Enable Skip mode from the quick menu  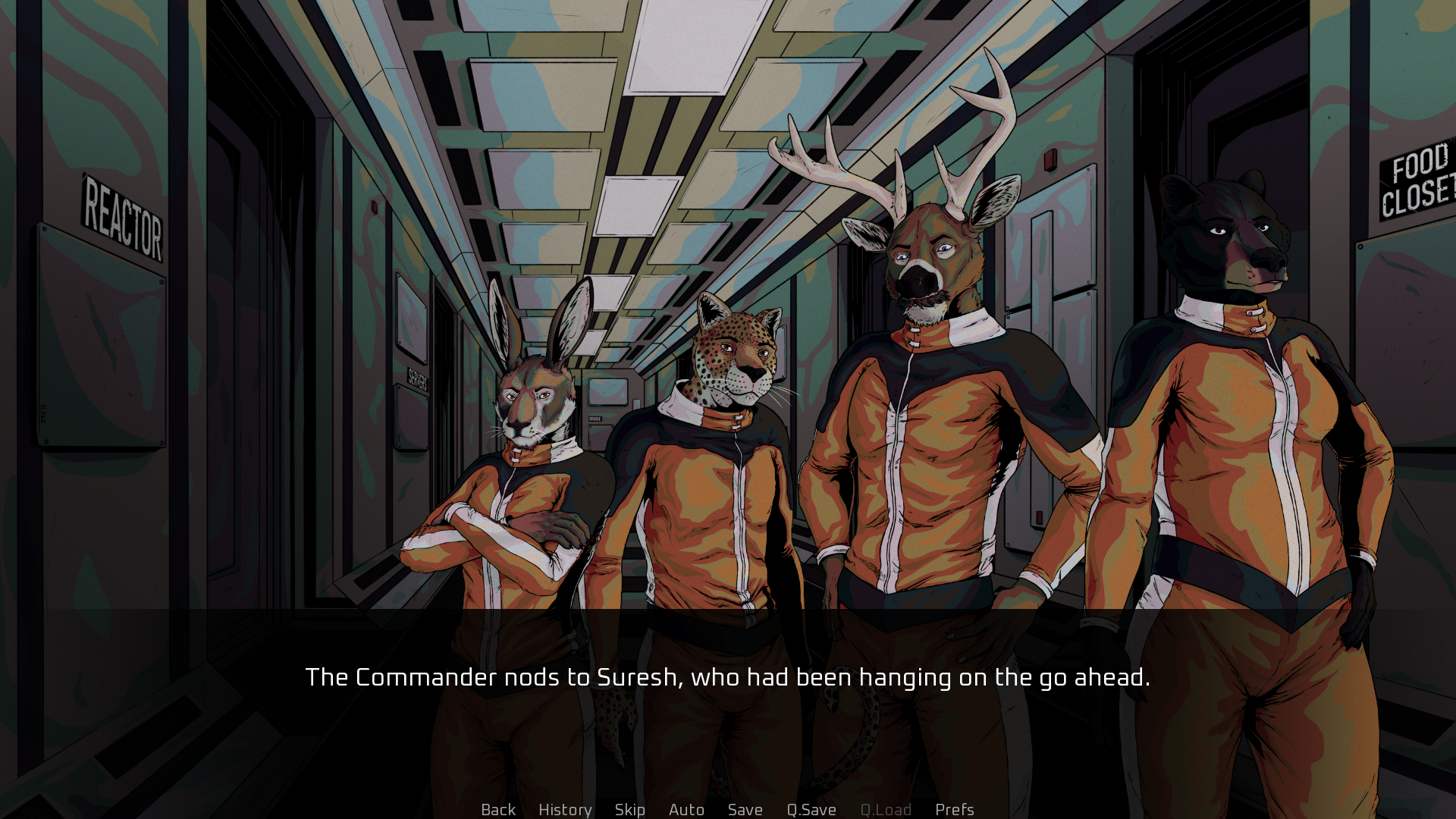pyautogui.click(x=630, y=809)
